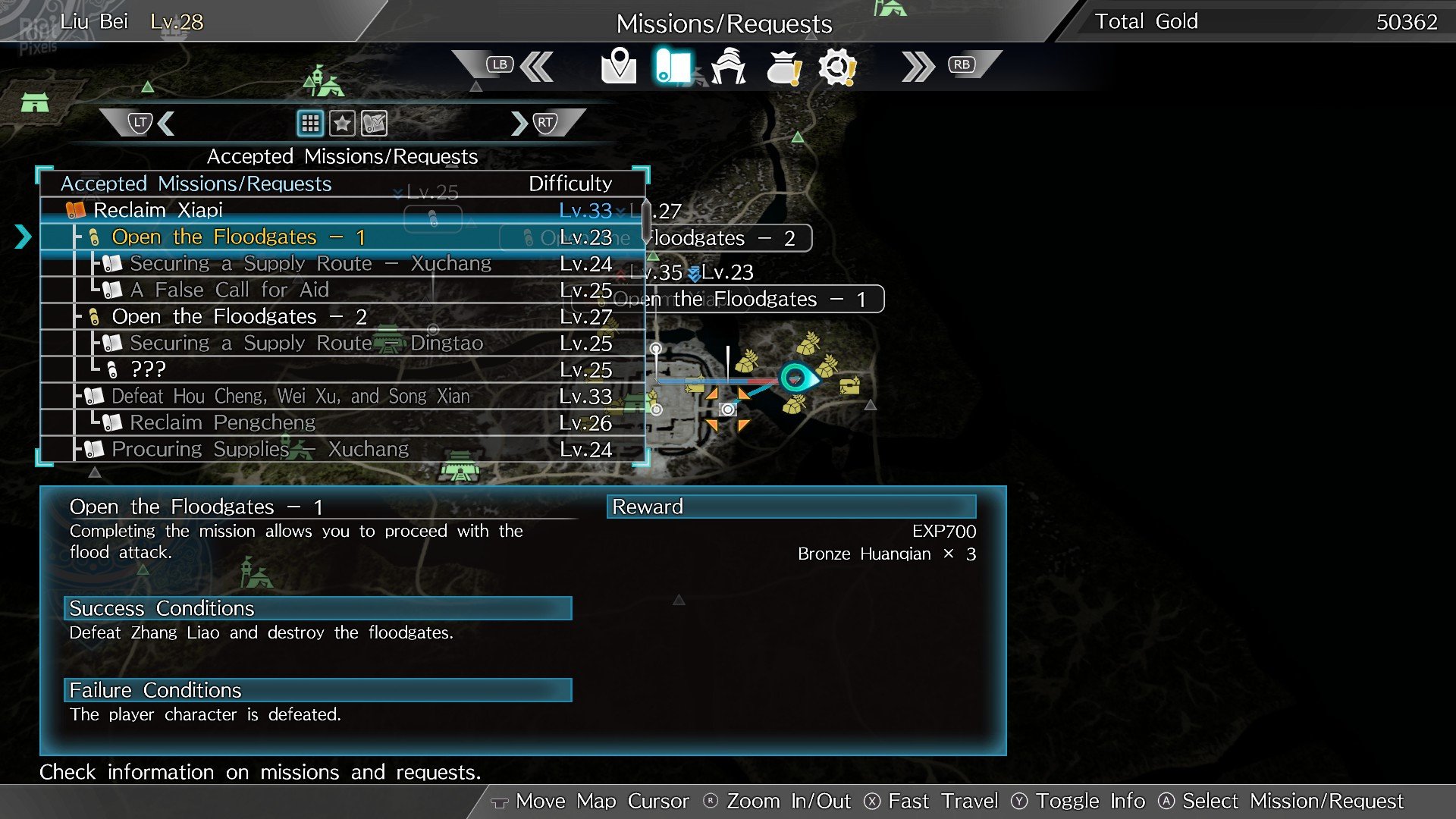Switch to the map-scroll mission filter
Viewport: 1456px width, 819px height.
pyautogui.click(x=375, y=123)
